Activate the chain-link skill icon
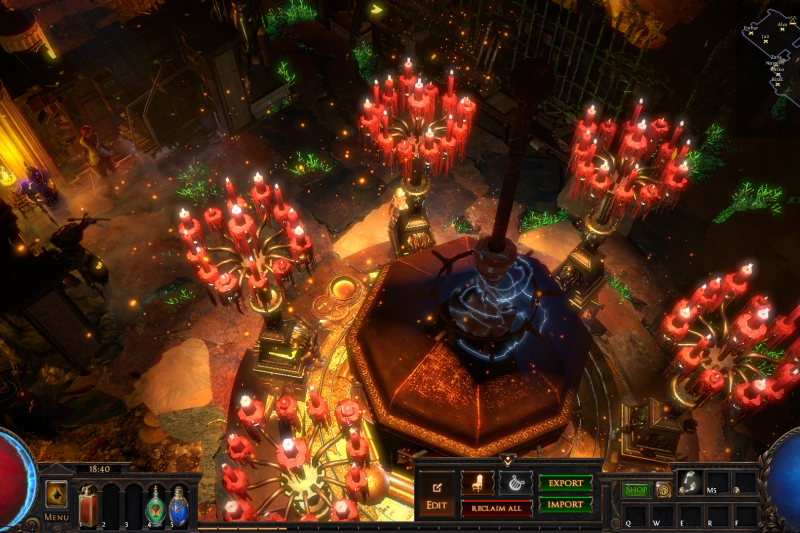 (689, 484)
